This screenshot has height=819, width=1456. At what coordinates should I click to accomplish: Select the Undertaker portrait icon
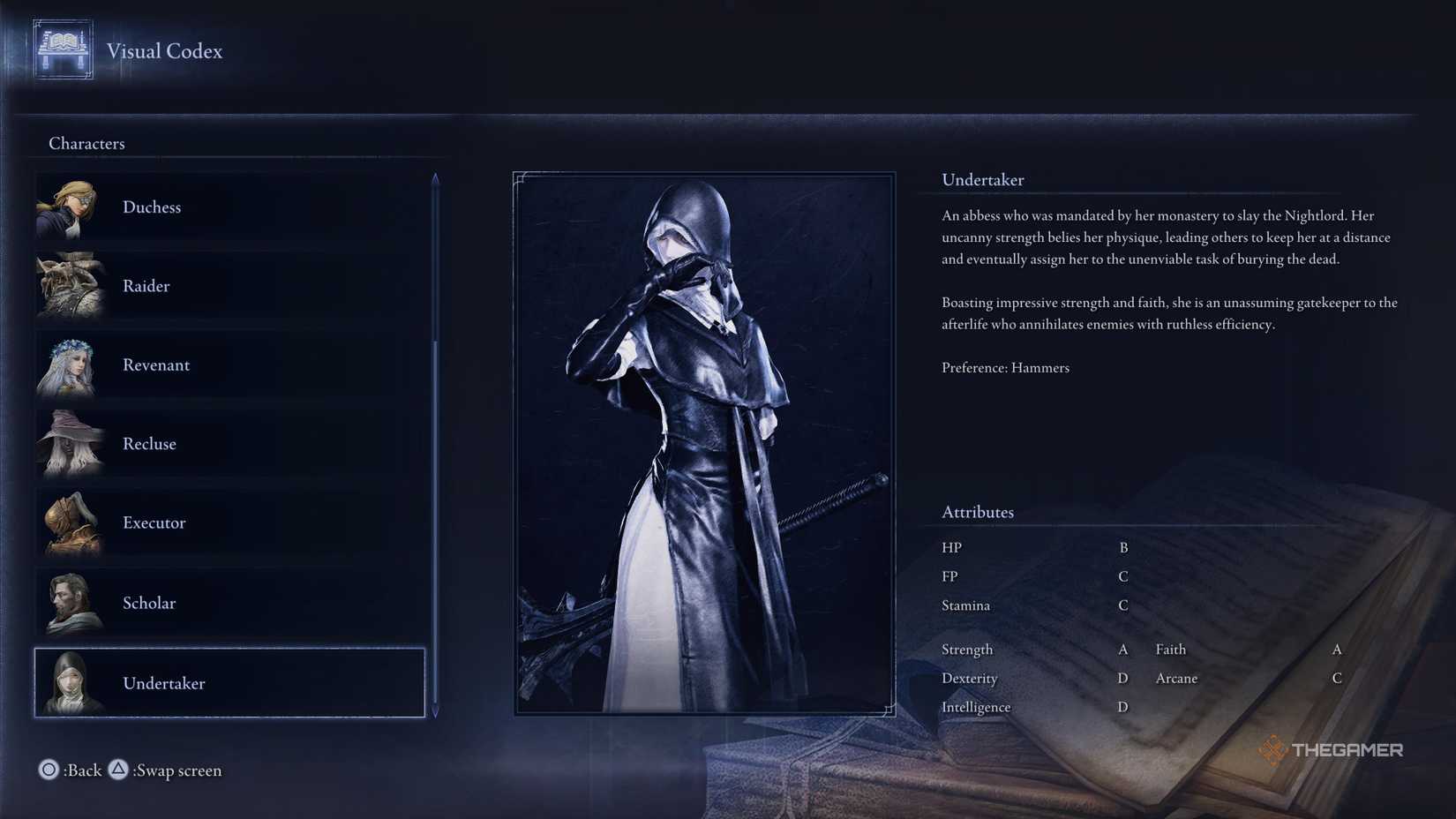[x=72, y=683]
